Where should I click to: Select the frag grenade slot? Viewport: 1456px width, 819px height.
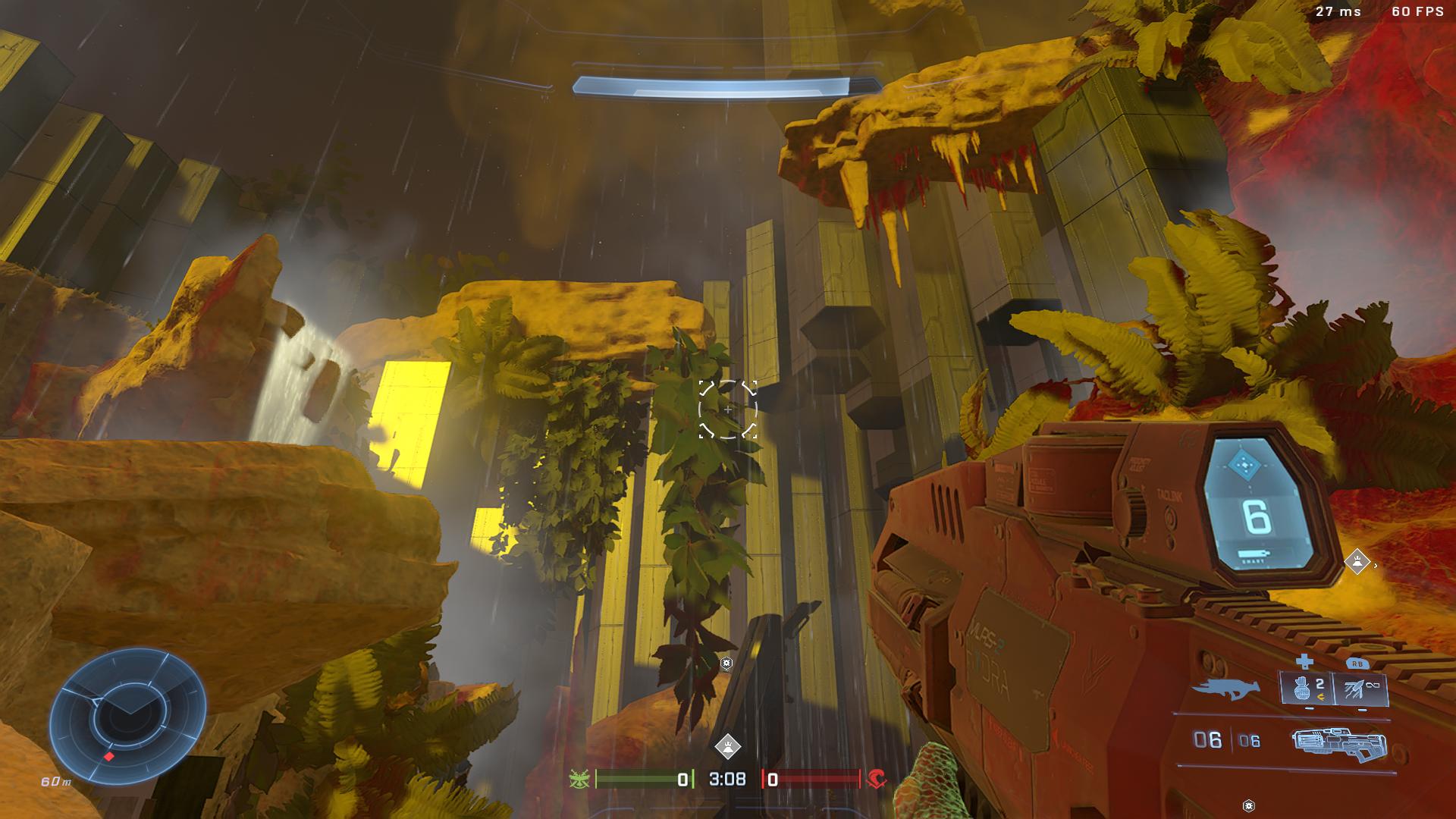1307,689
